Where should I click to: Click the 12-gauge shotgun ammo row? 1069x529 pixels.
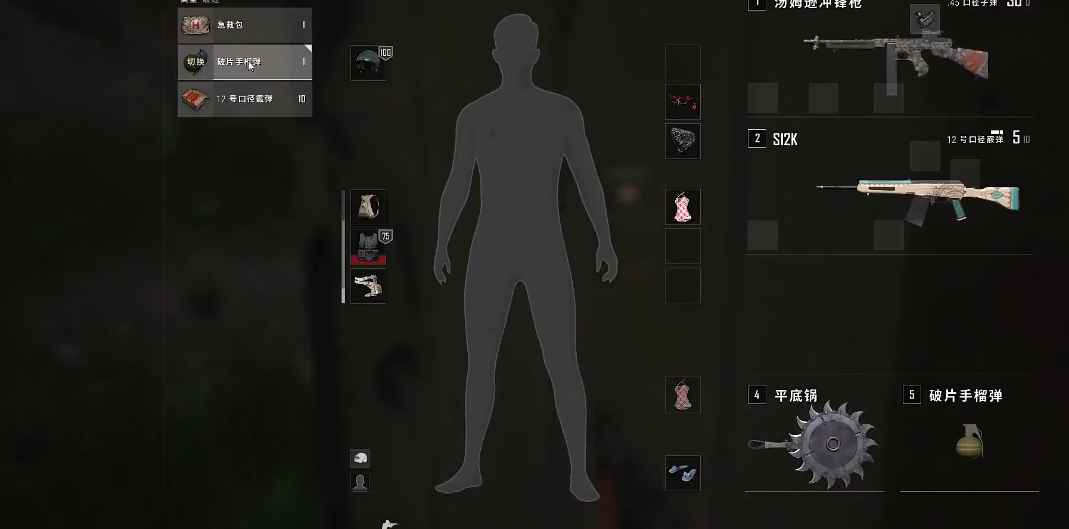coord(245,99)
